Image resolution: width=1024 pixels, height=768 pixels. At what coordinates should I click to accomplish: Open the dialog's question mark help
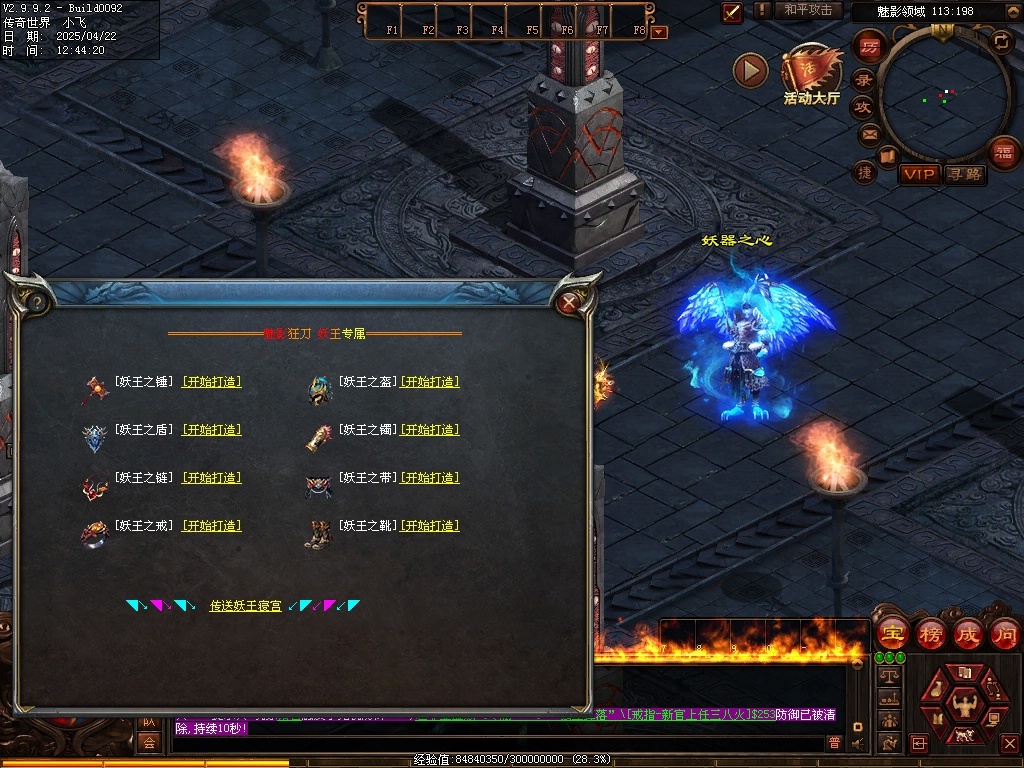(x=36, y=301)
